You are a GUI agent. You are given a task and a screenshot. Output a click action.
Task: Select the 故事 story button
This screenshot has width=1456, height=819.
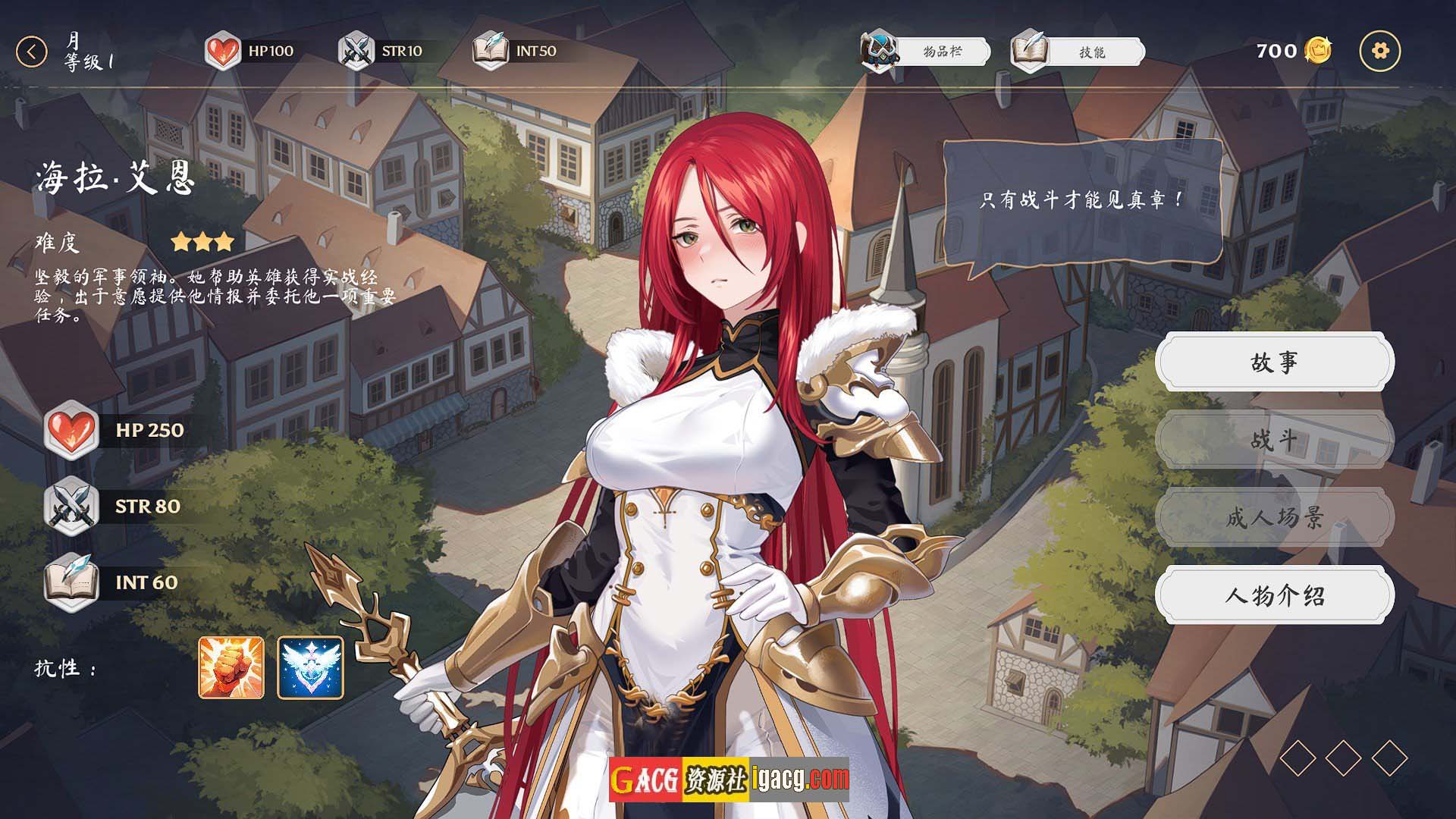click(1274, 362)
